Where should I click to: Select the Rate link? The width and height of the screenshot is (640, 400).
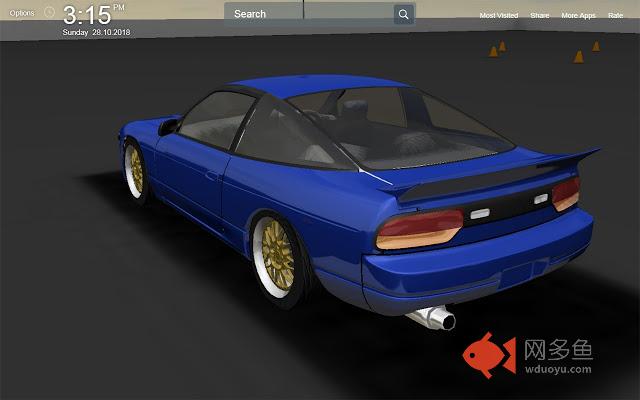pyautogui.click(x=615, y=16)
